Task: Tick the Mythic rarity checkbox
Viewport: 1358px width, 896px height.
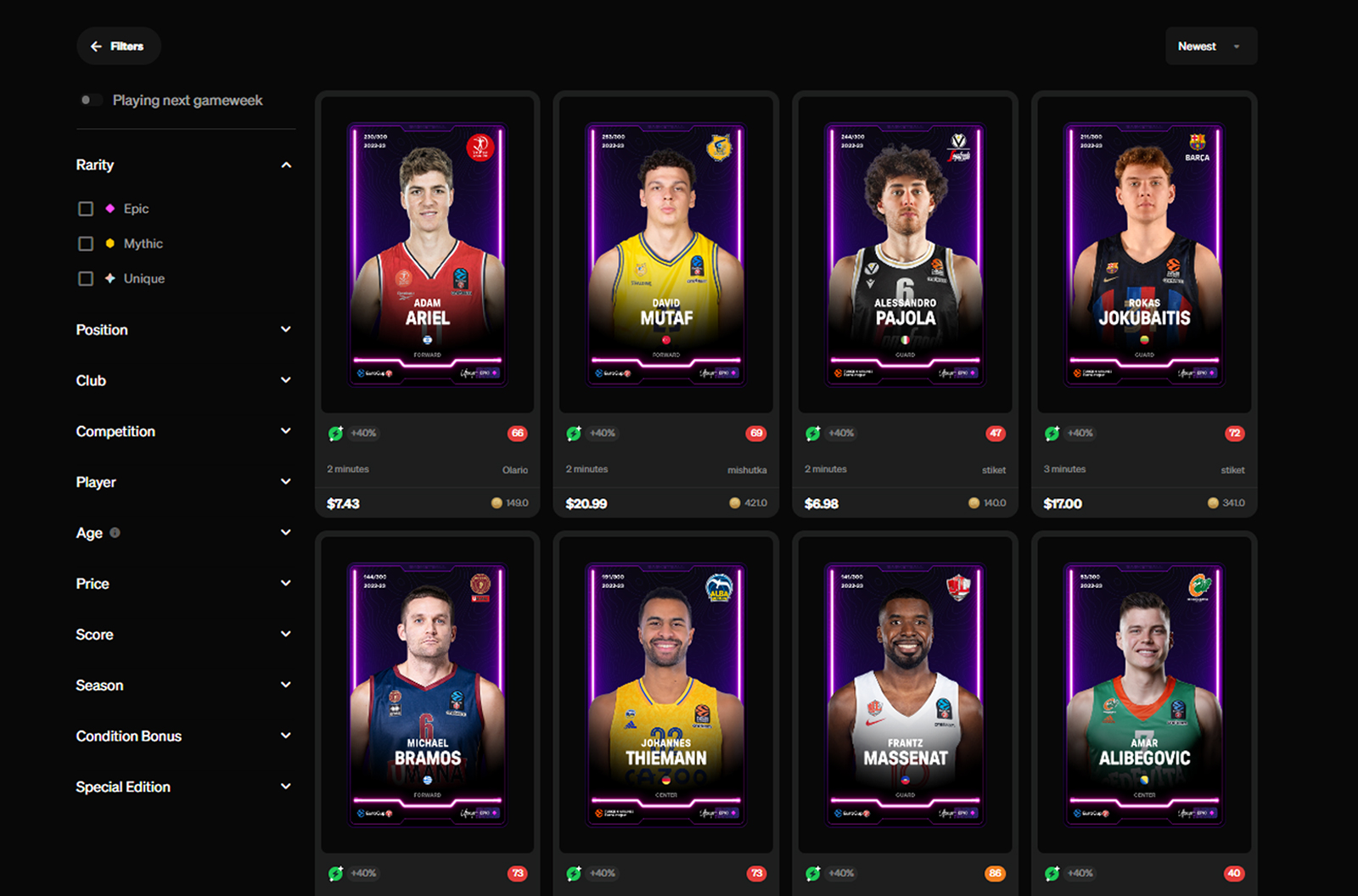Action: pos(86,244)
